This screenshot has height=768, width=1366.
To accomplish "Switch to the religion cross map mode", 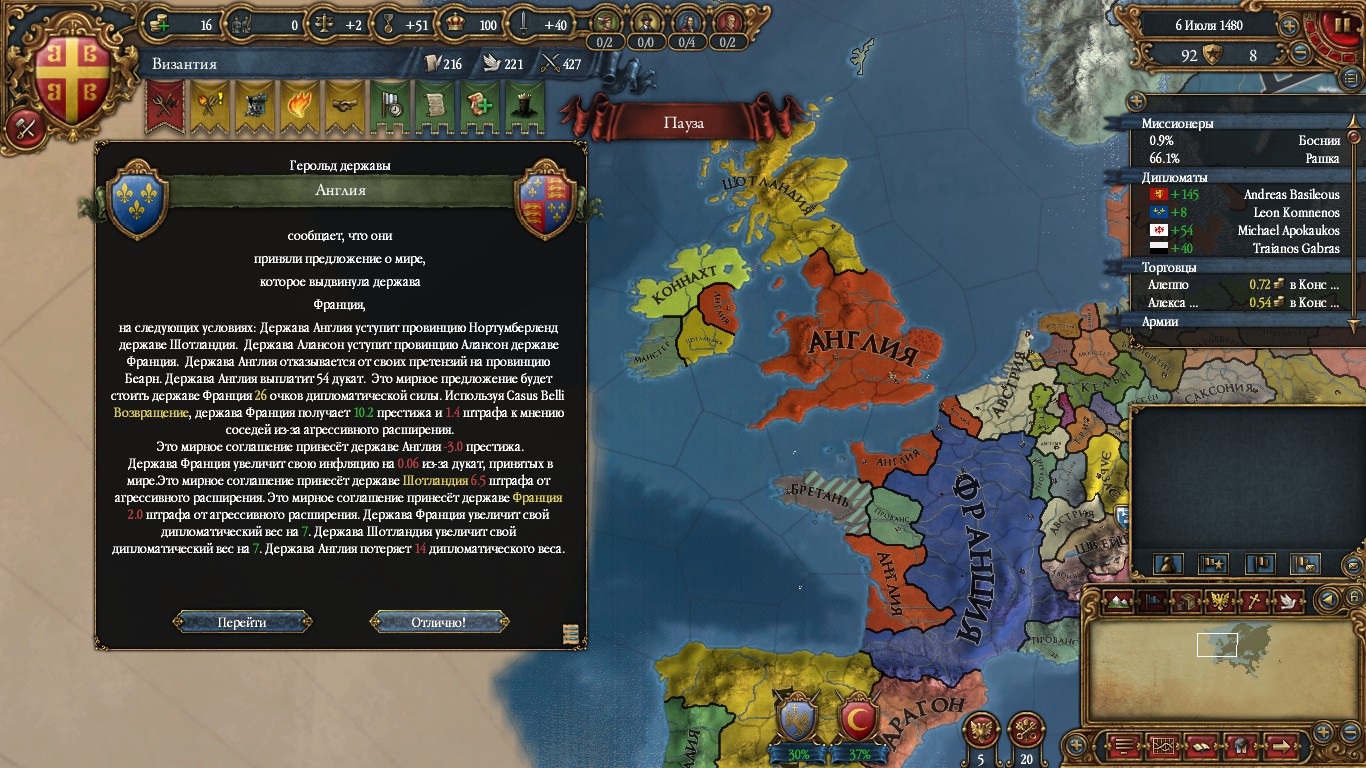I will 1254,601.
